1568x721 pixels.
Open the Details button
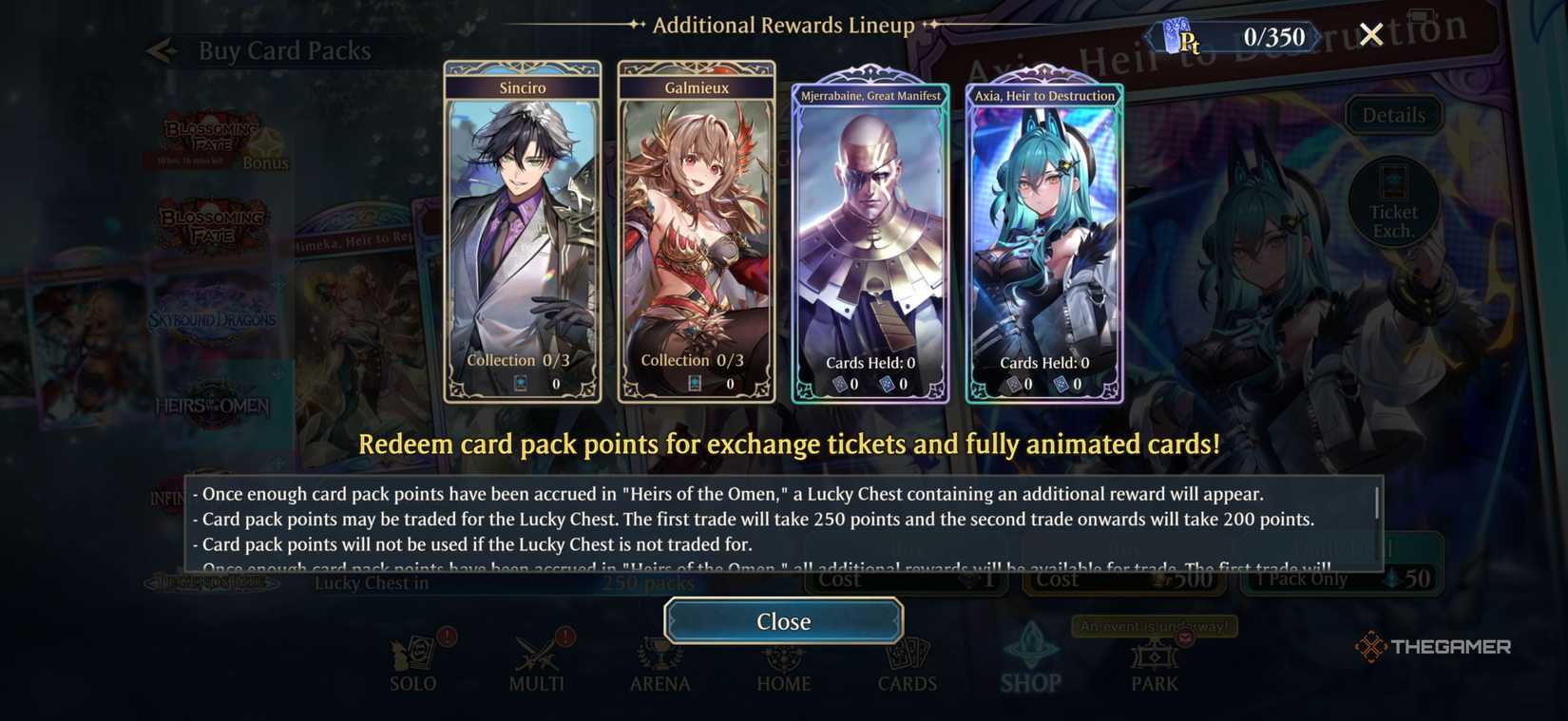1393,114
